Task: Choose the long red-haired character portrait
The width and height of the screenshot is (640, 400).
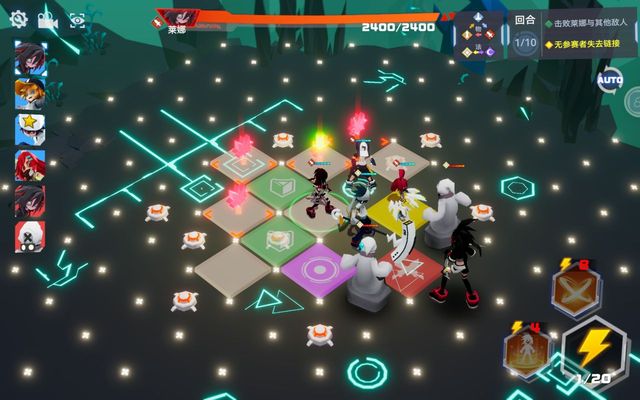Action: [x=29, y=164]
